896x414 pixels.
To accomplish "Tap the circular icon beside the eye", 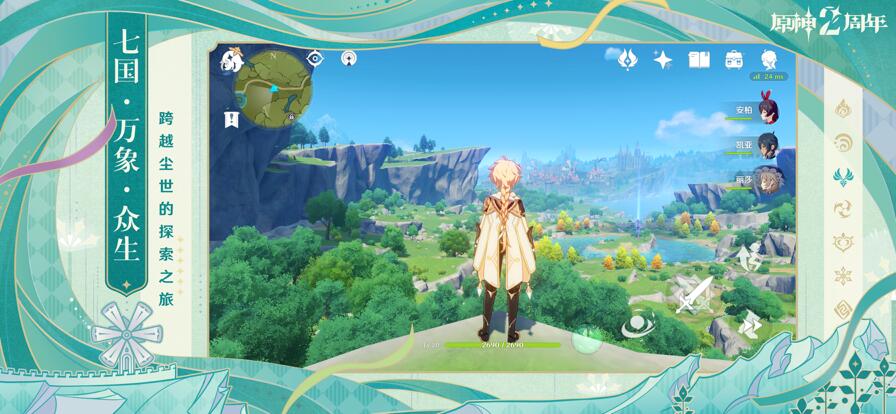I will pyautogui.click(x=348, y=58).
